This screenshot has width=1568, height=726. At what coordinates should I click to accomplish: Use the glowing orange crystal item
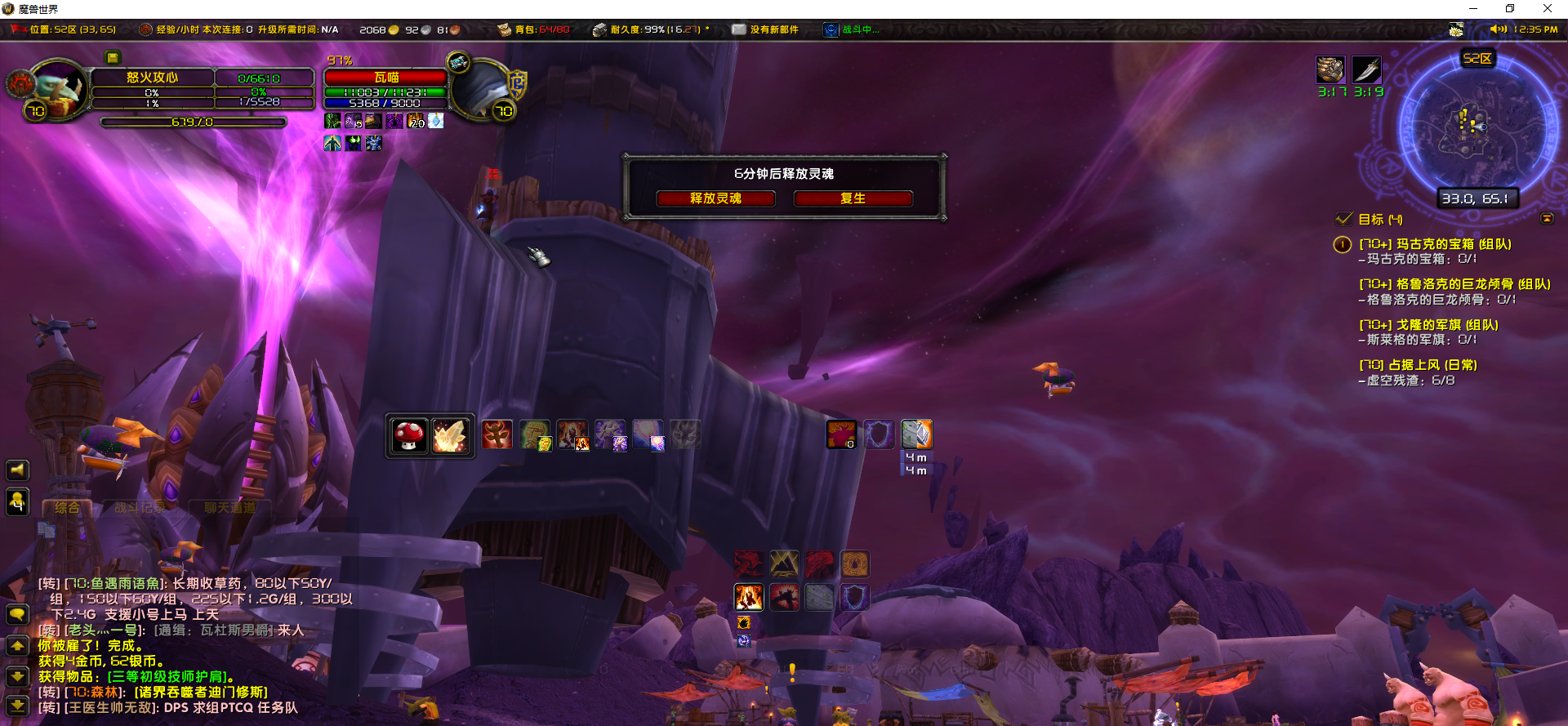(x=450, y=435)
